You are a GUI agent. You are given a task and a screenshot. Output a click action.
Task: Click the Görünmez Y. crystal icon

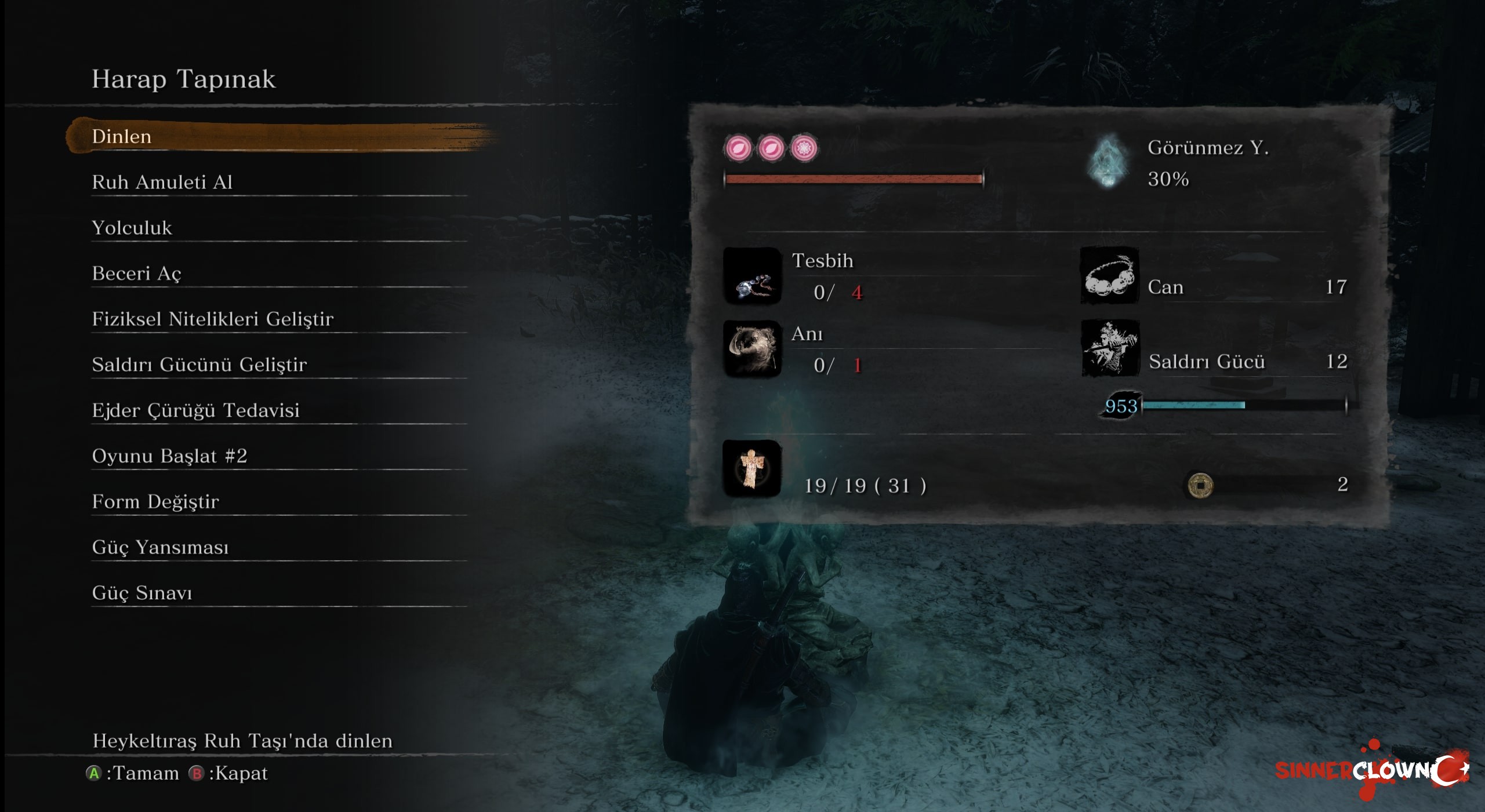pyautogui.click(x=1108, y=162)
